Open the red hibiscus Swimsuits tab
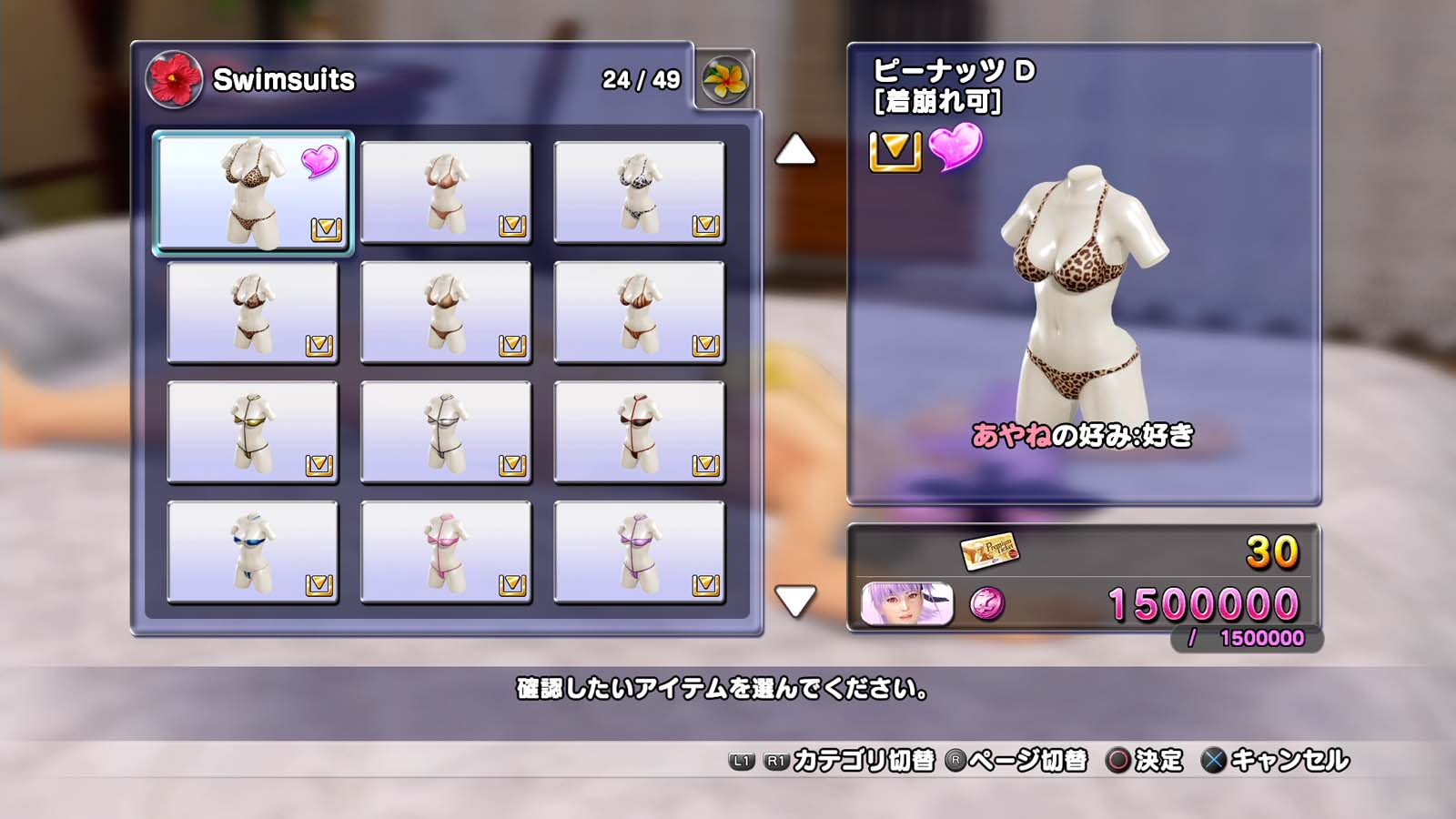Screen dimensions: 1456x819 pyautogui.click(x=174, y=79)
